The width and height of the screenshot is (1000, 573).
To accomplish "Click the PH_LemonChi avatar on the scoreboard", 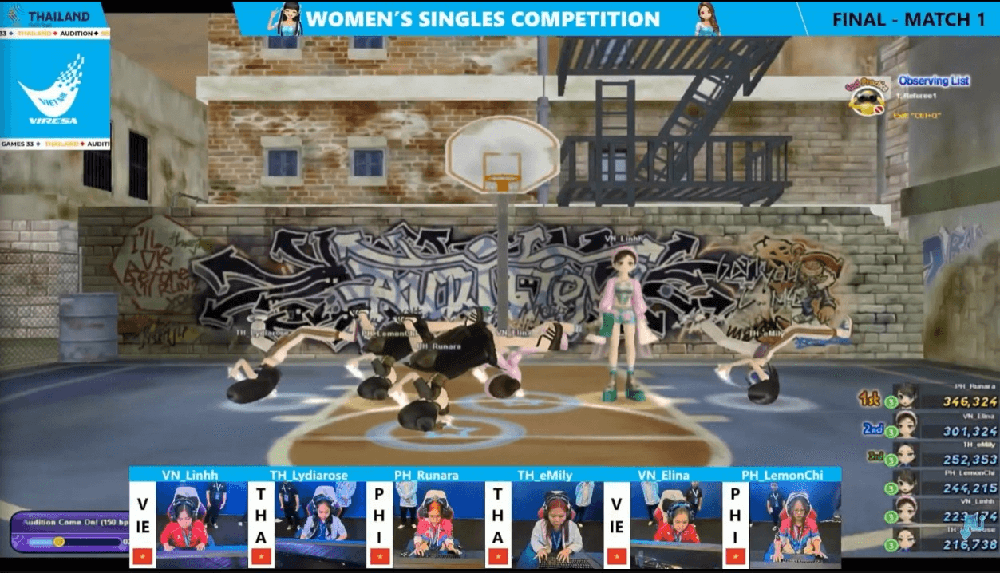I will [906, 481].
